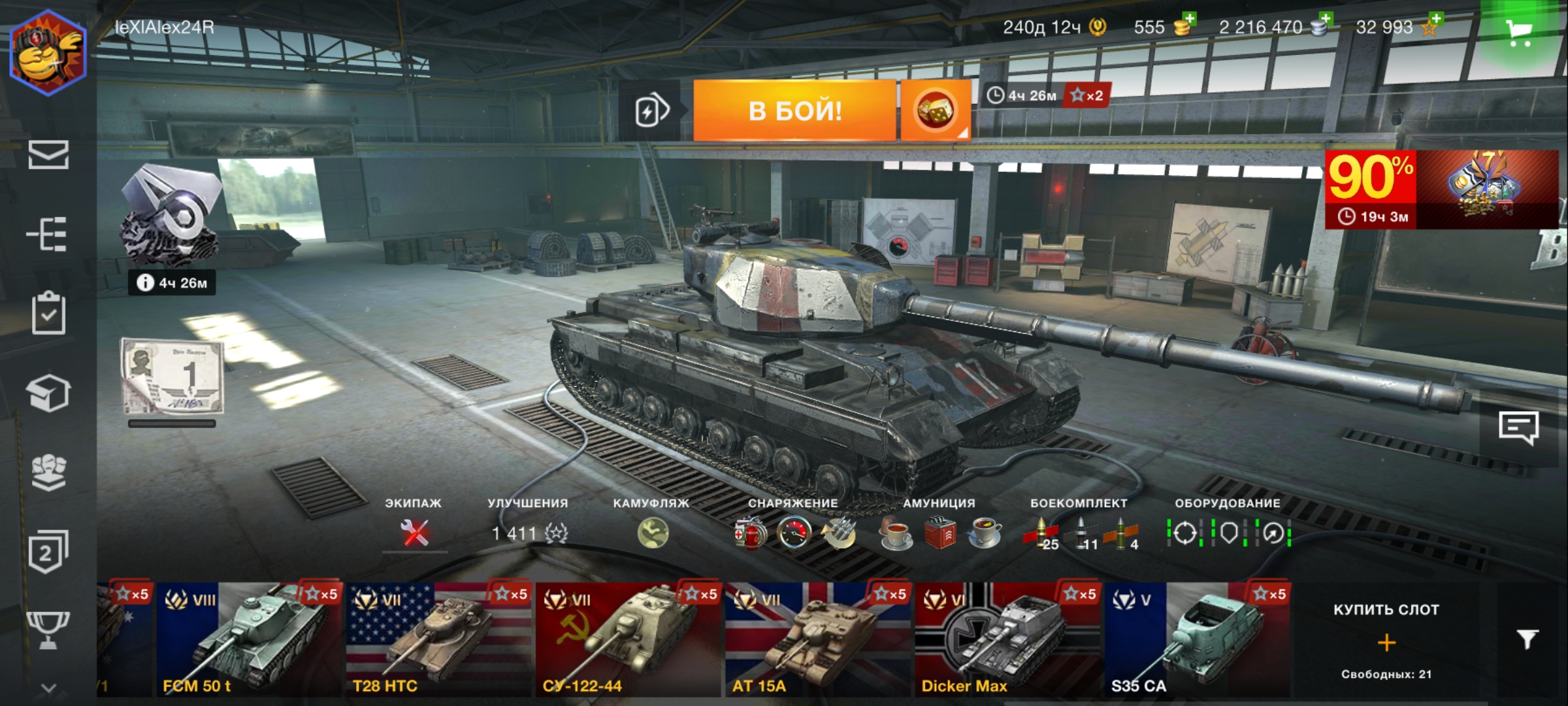Start a battle with В БОЙ! button

point(794,110)
